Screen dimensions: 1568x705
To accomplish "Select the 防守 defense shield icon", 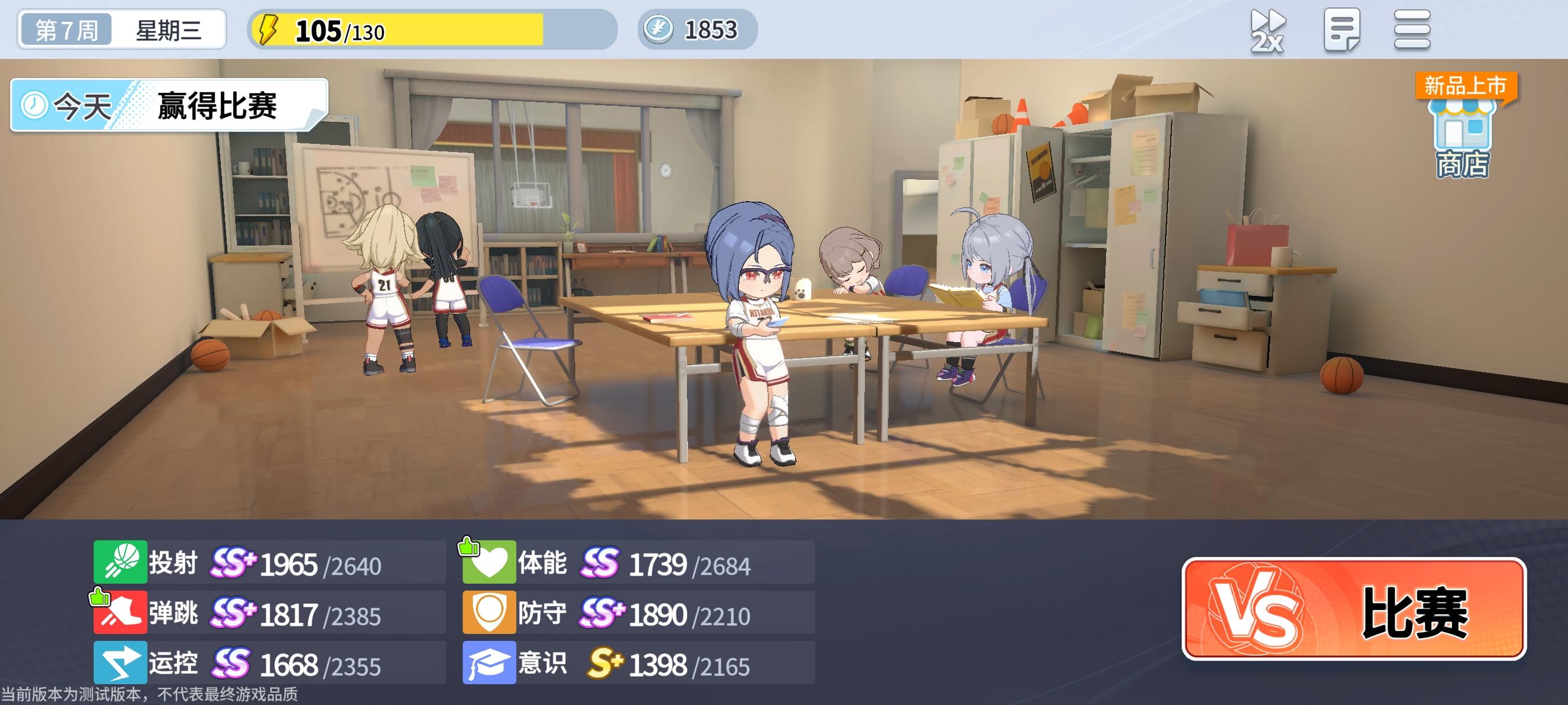I will pyautogui.click(x=491, y=613).
